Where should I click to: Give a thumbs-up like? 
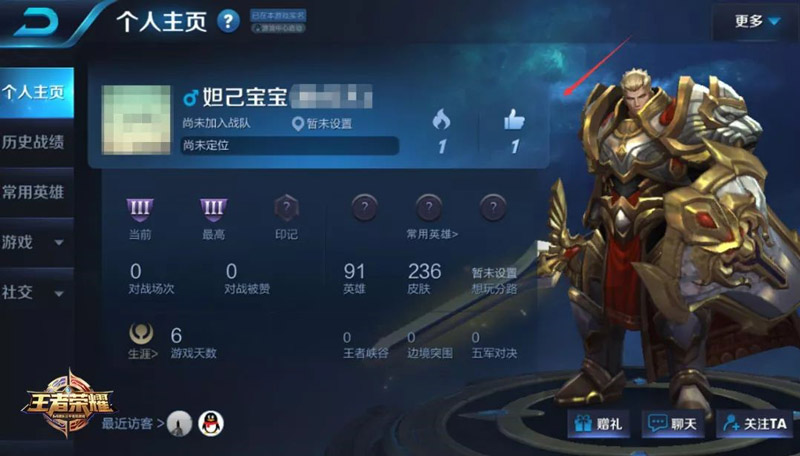click(515, 121)
